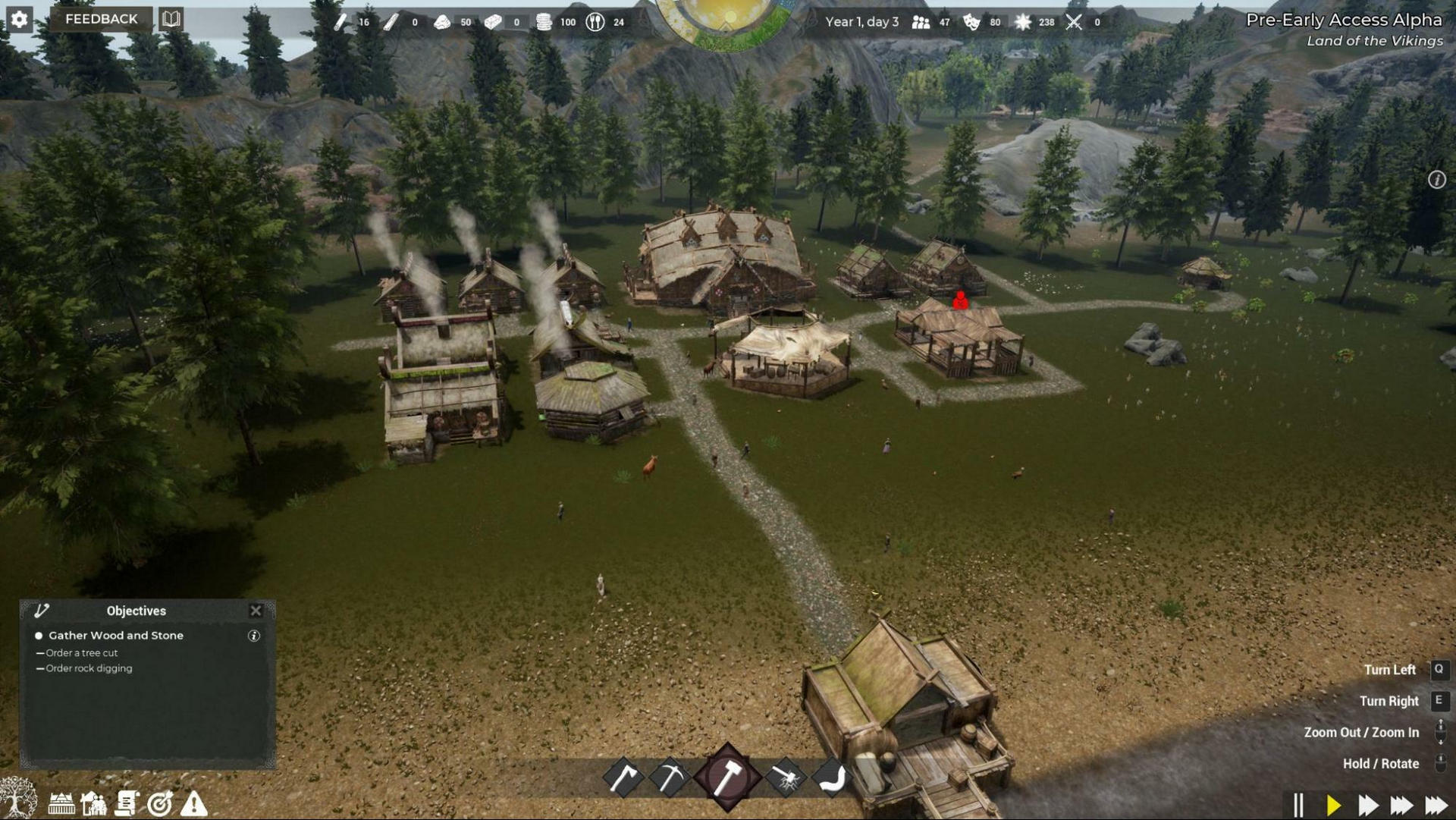Select the fastest game speed

(x=1436, y=804)
